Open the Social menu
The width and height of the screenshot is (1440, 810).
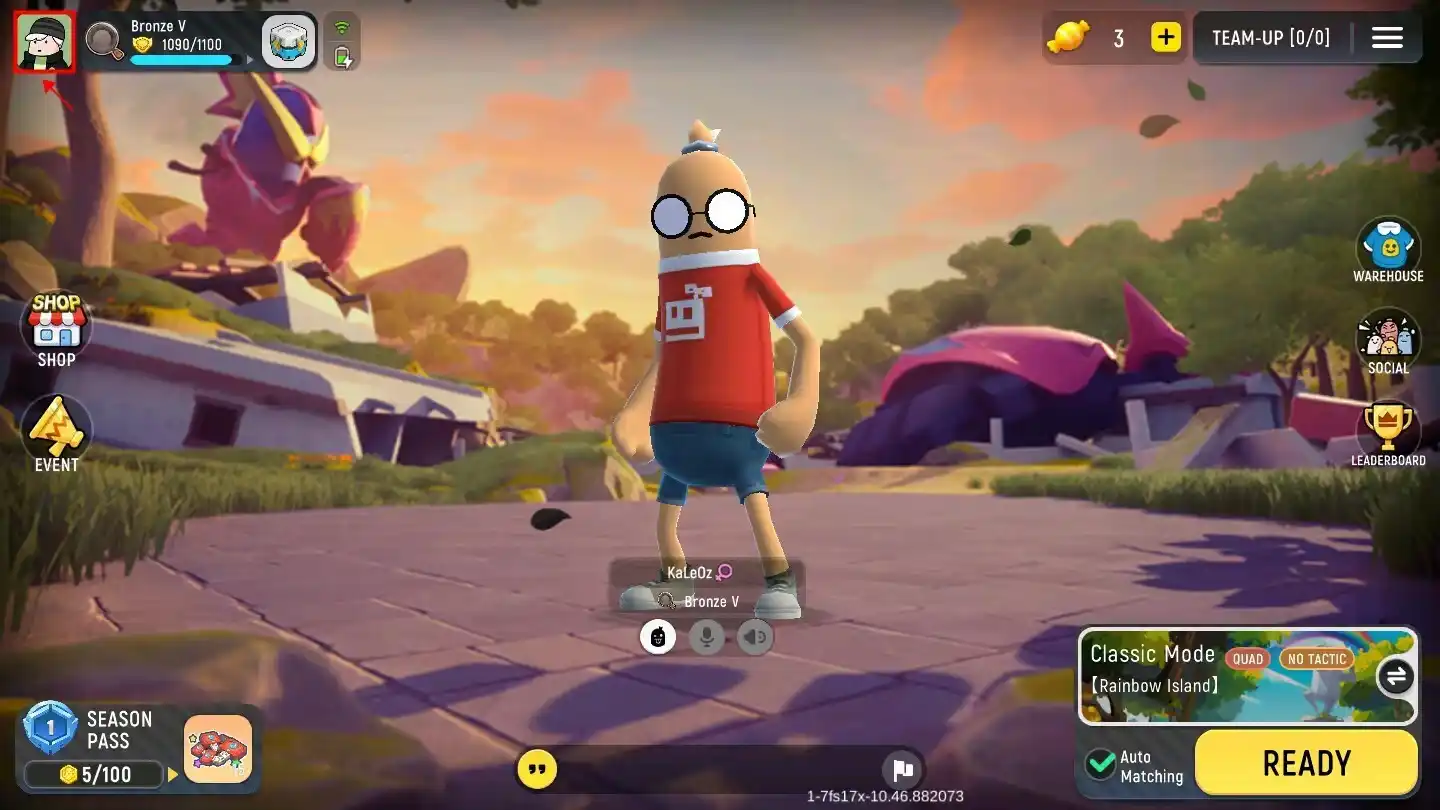pos(1388,342)
